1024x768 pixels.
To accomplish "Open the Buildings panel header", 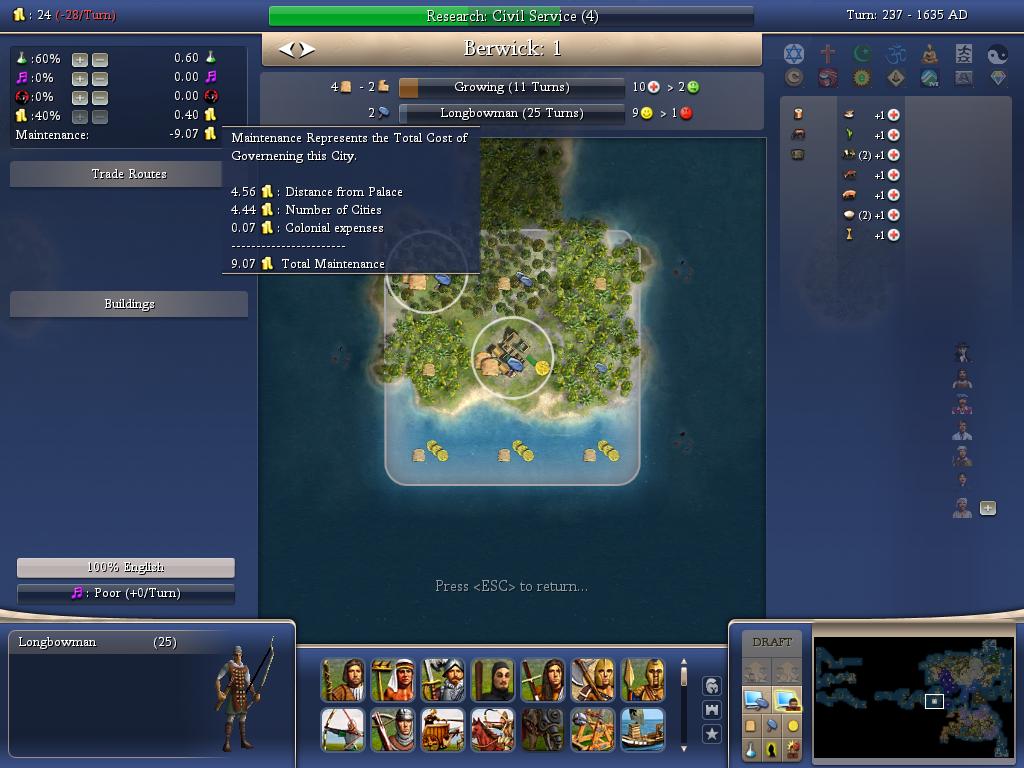I will pos(129,304).
